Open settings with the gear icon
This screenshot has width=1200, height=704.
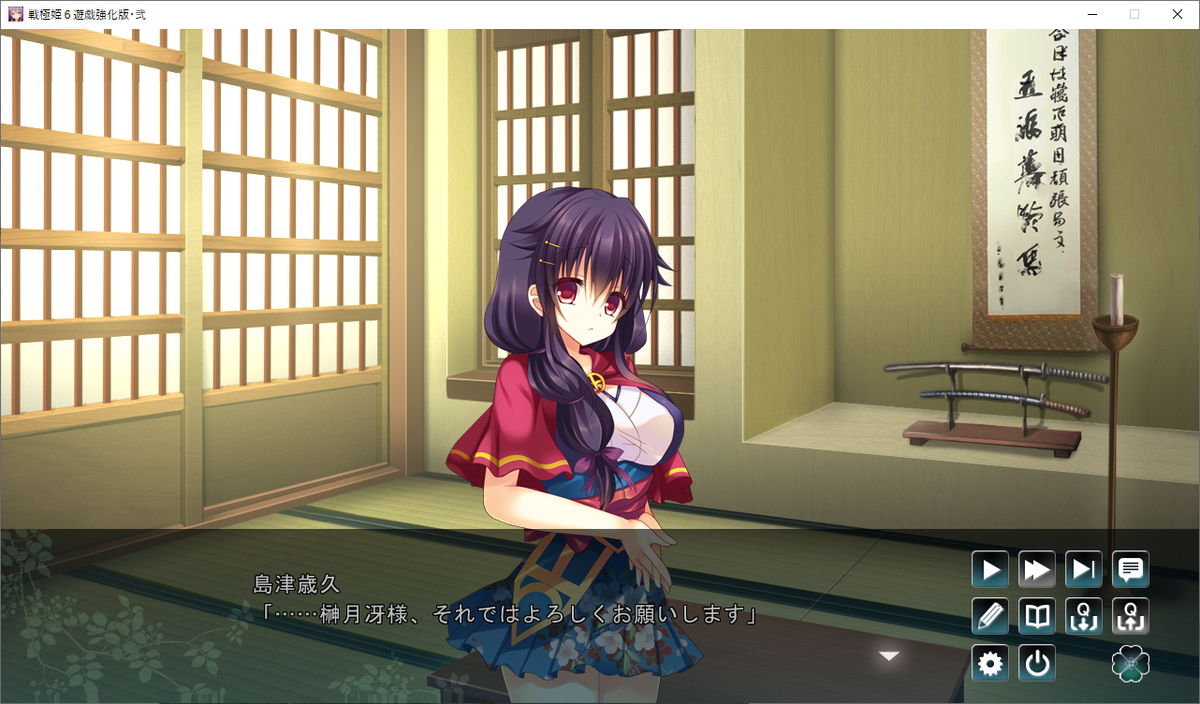click(990, 663)
